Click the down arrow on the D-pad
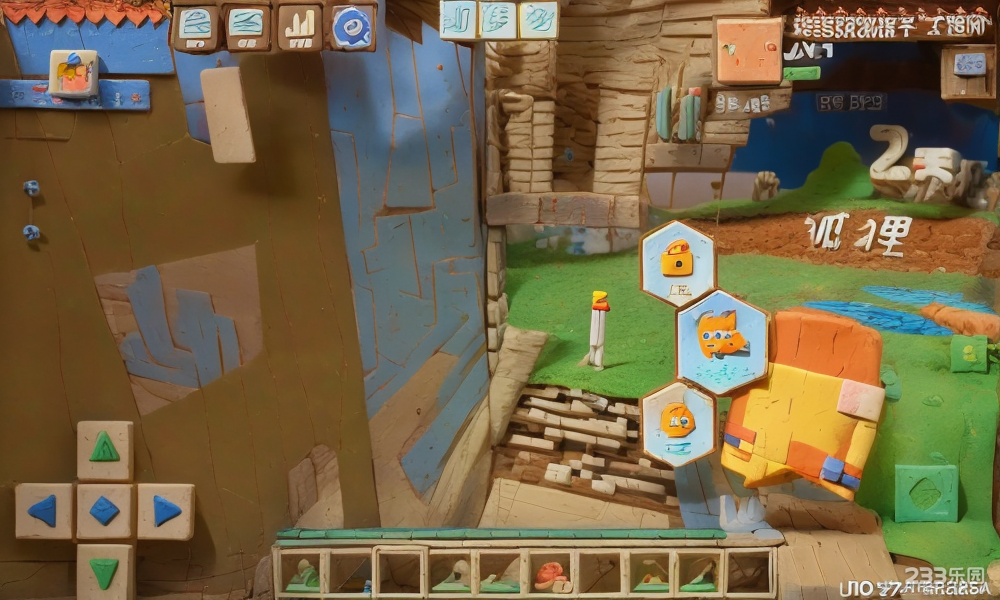1000x600 pixels. 104,572
